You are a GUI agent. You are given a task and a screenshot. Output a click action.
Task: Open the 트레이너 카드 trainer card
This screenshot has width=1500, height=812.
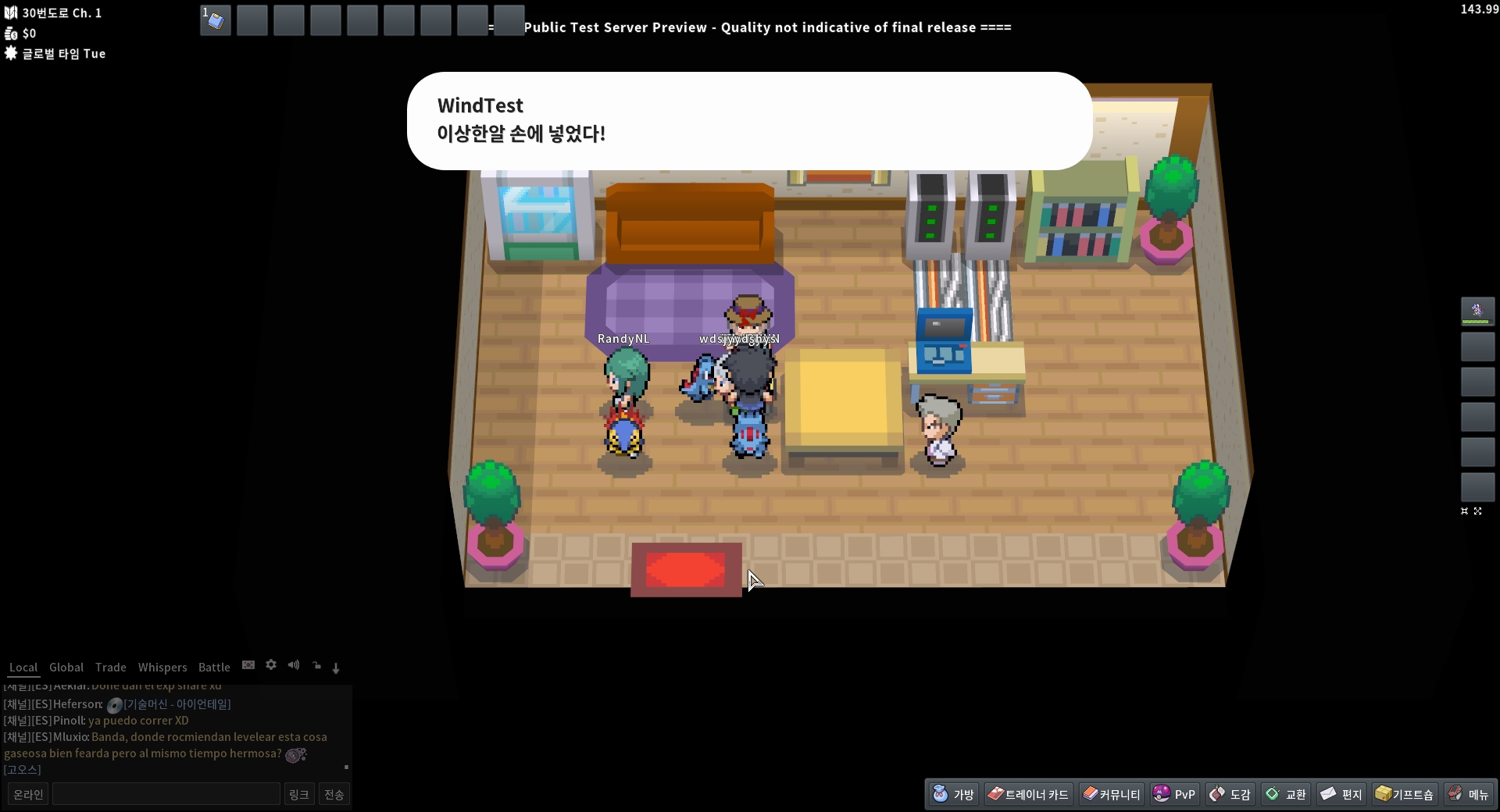pos(1028,794)
